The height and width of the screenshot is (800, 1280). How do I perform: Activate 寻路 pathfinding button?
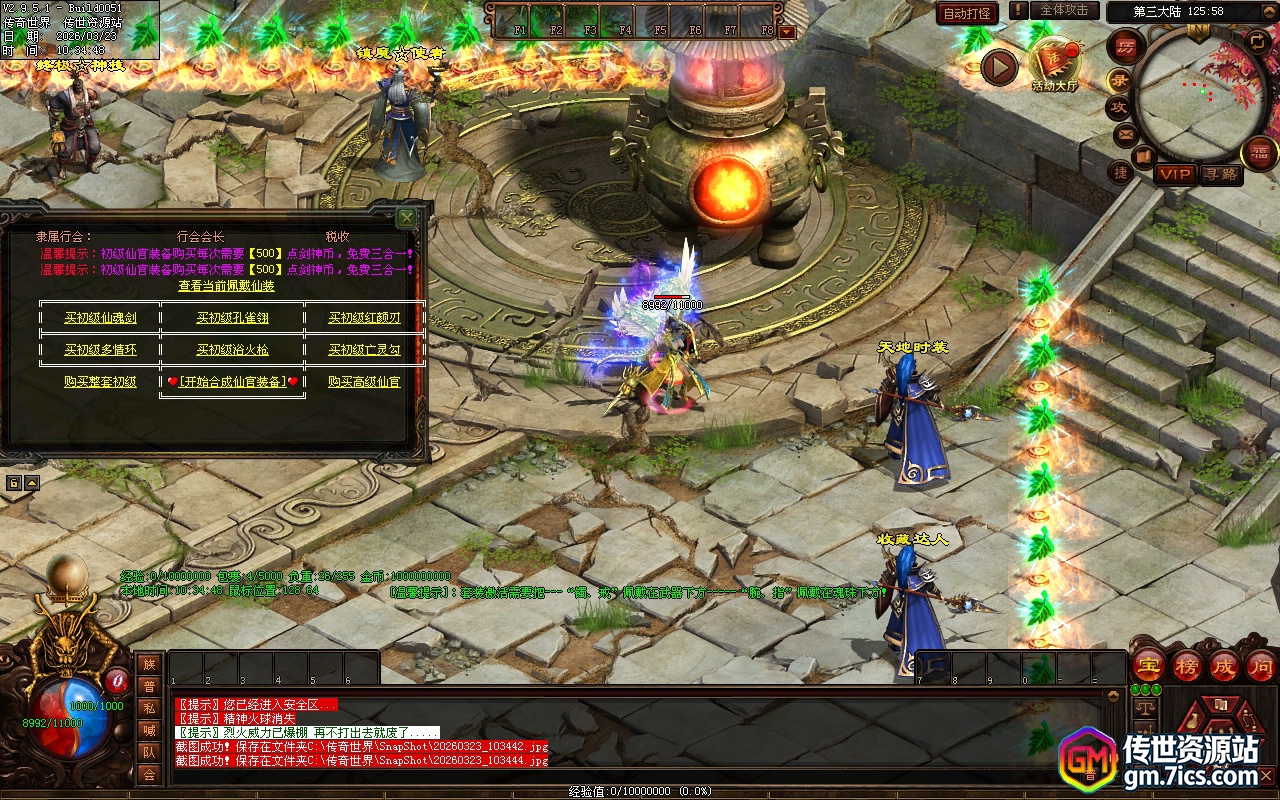[x=1221, y=174]
